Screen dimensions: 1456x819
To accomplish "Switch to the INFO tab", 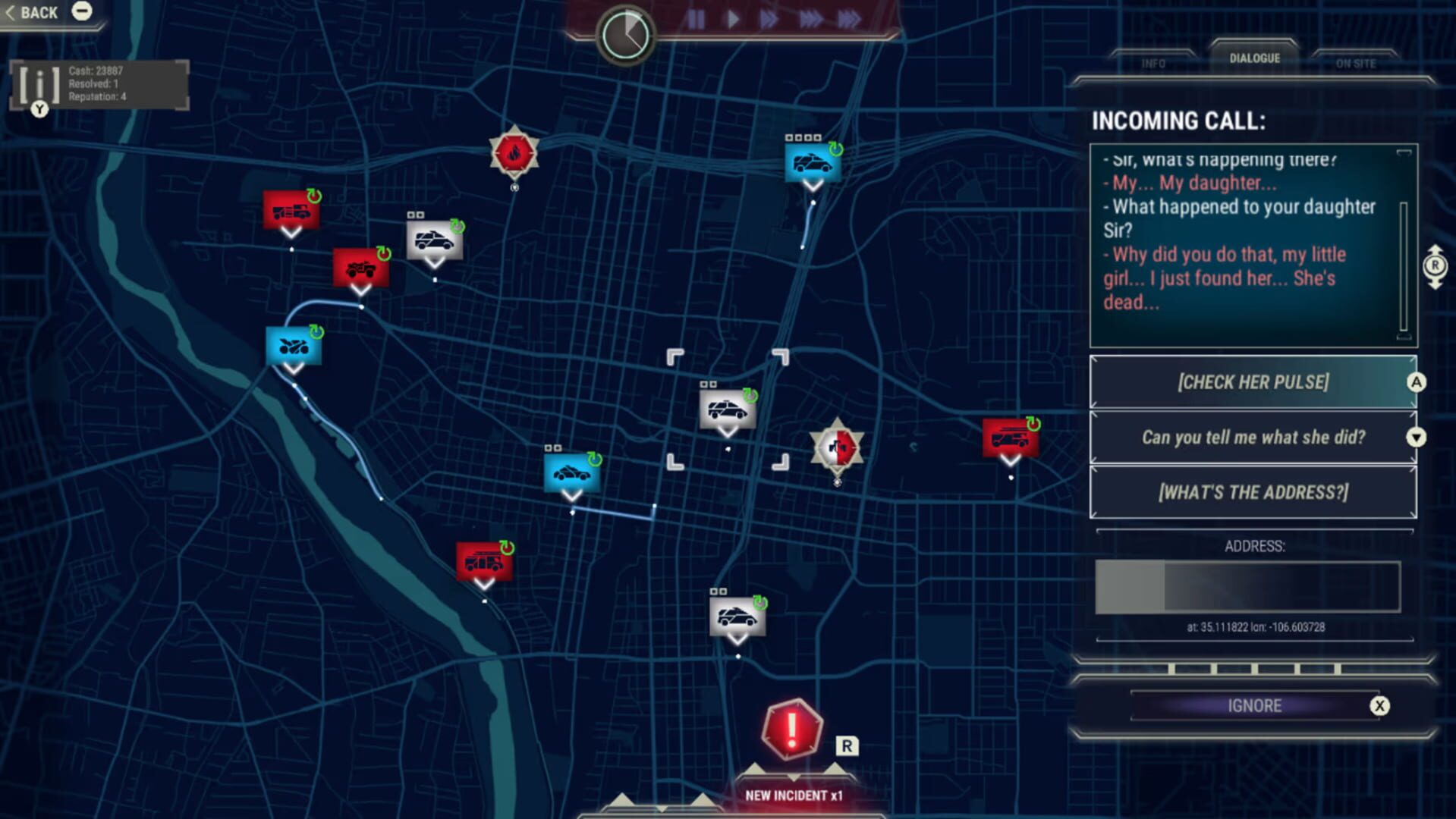I will [x=1153, y=62].
